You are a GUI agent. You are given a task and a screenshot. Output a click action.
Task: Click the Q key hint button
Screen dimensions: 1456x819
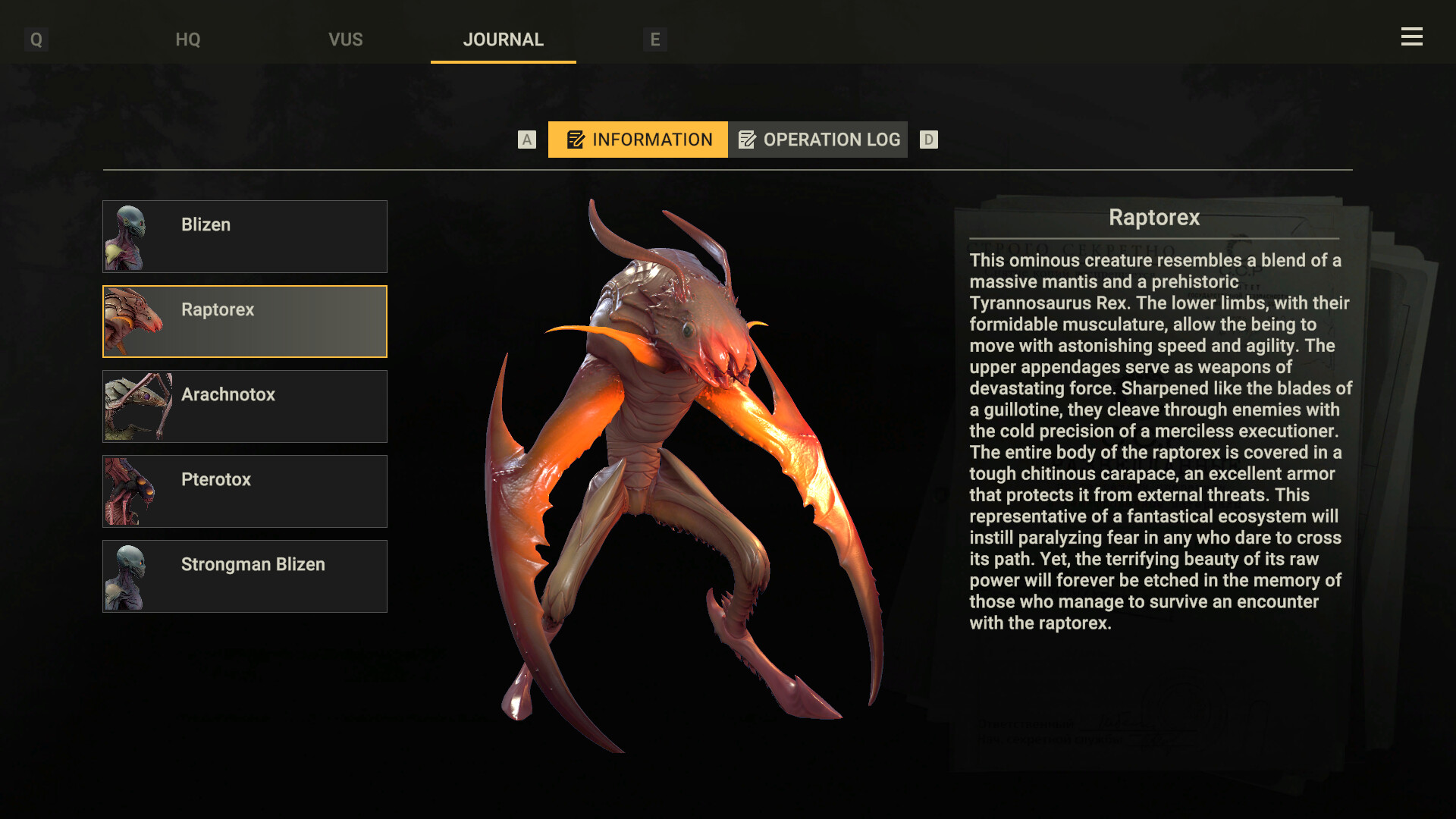pos(35,37)
